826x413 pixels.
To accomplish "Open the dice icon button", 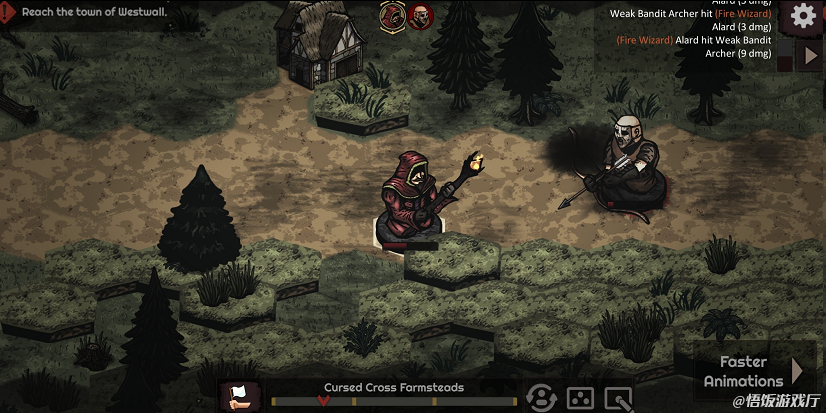I will [x=580, y=398].
